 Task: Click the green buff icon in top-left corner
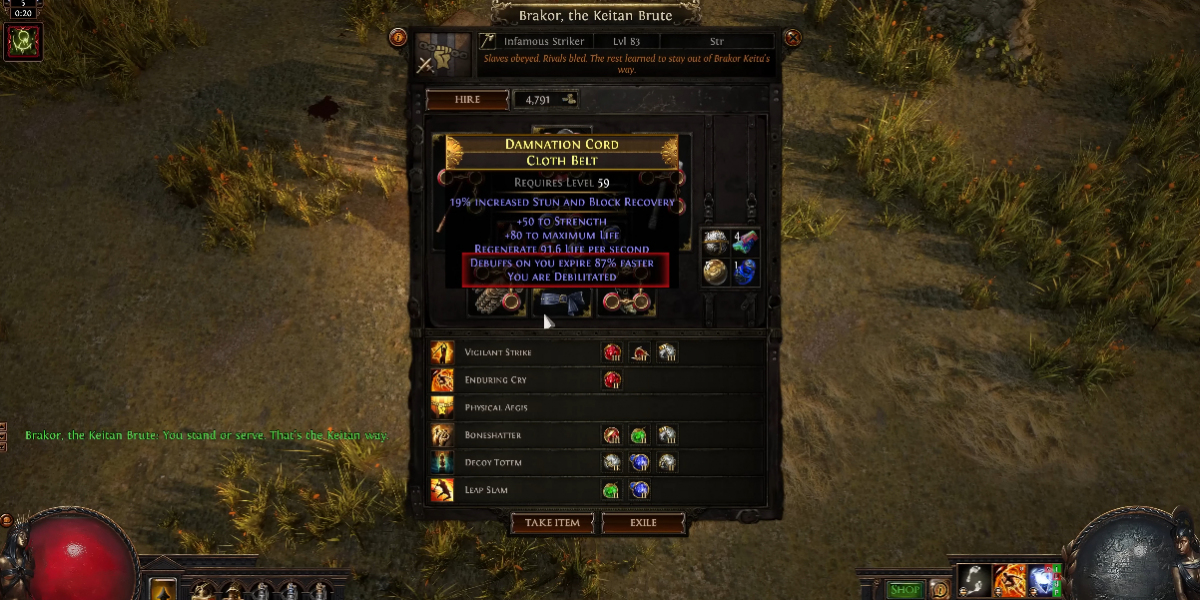click(x=22, y=41)
